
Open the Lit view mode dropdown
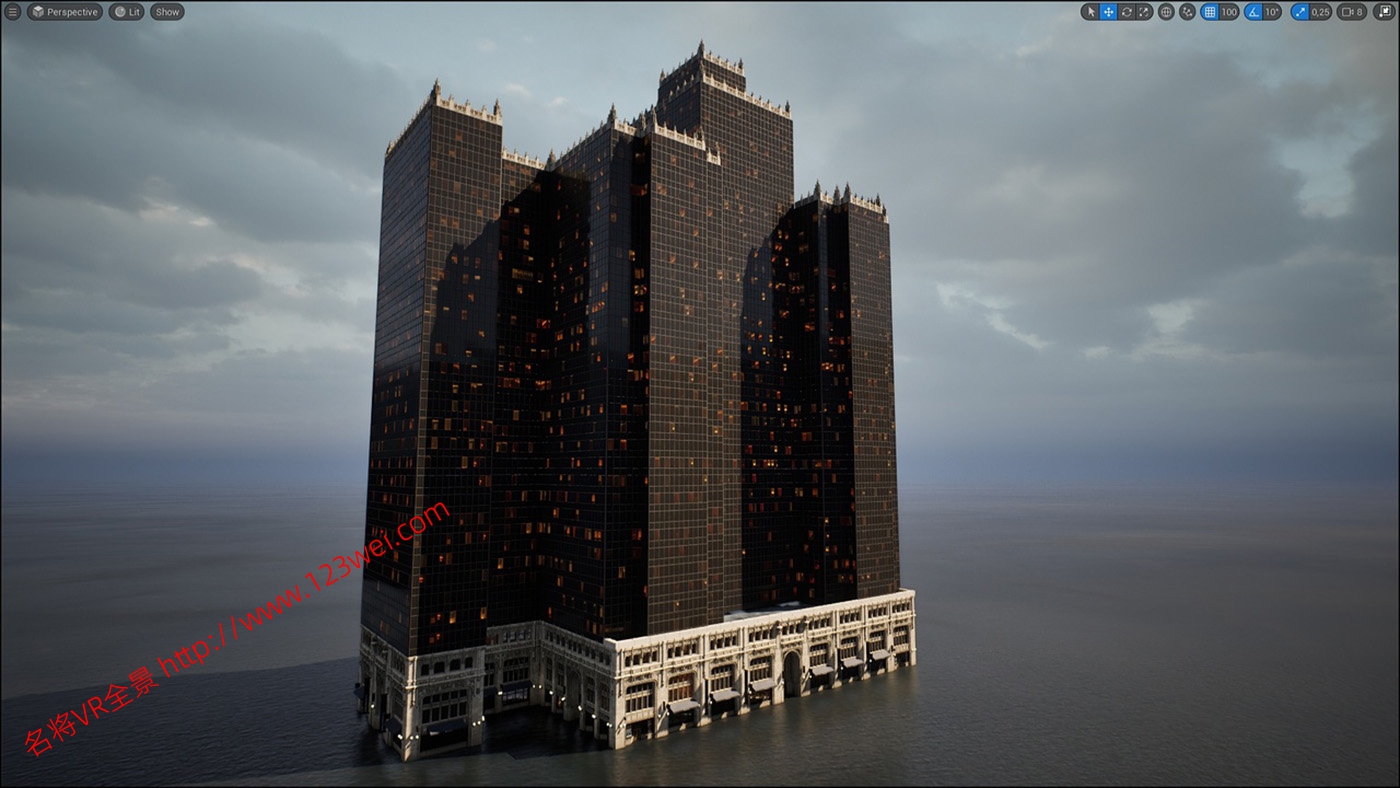(125, 11)
